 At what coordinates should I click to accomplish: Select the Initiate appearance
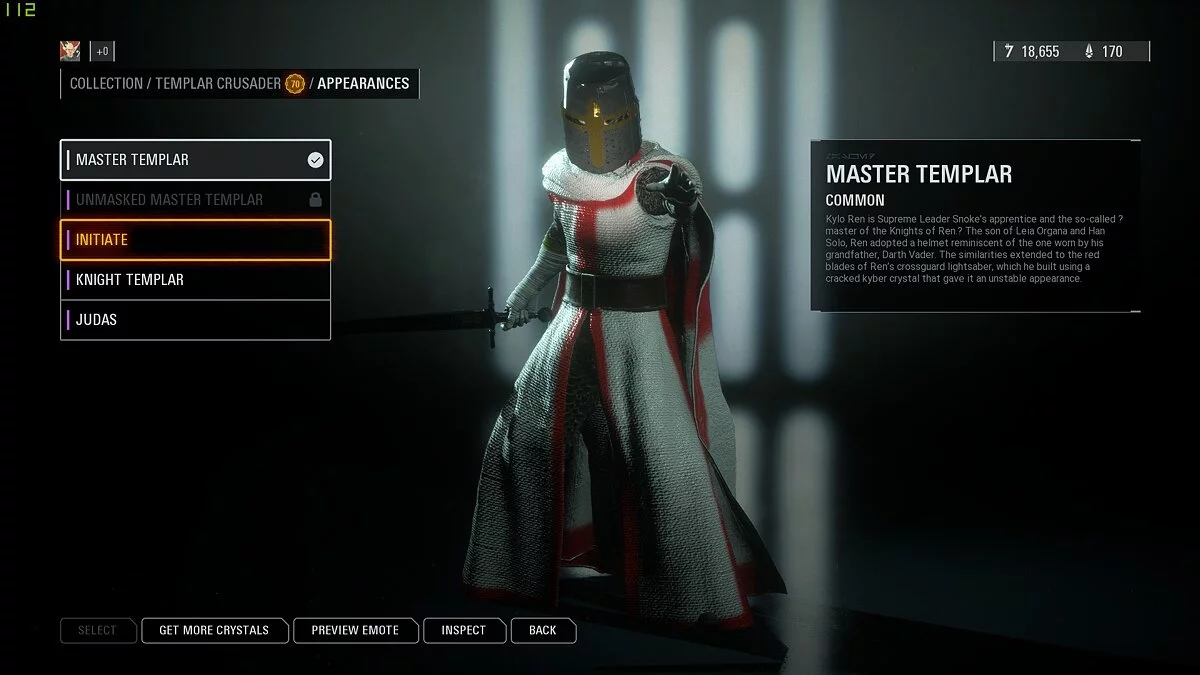195,240
